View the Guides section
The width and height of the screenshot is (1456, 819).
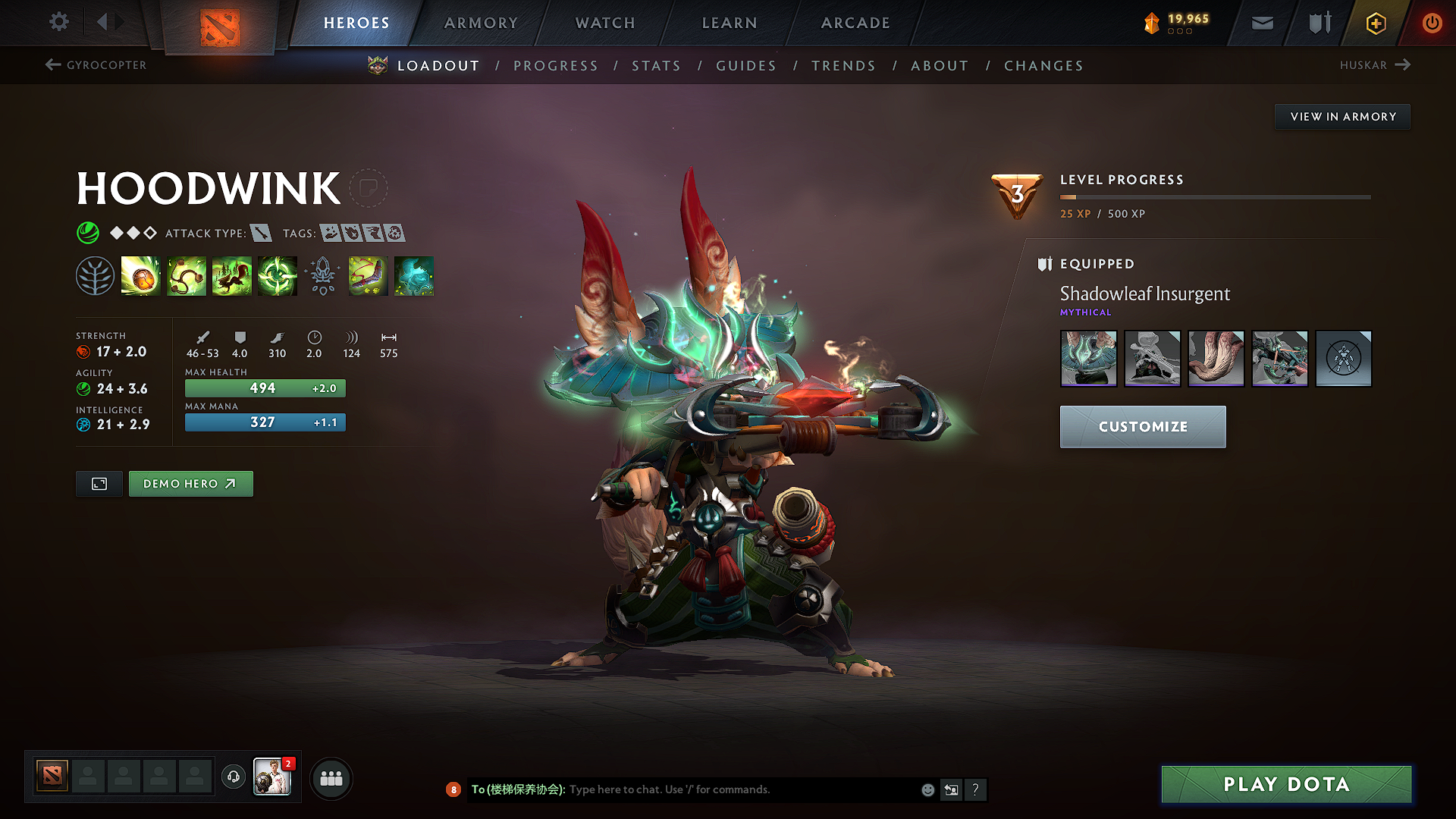tap(746, 66)
